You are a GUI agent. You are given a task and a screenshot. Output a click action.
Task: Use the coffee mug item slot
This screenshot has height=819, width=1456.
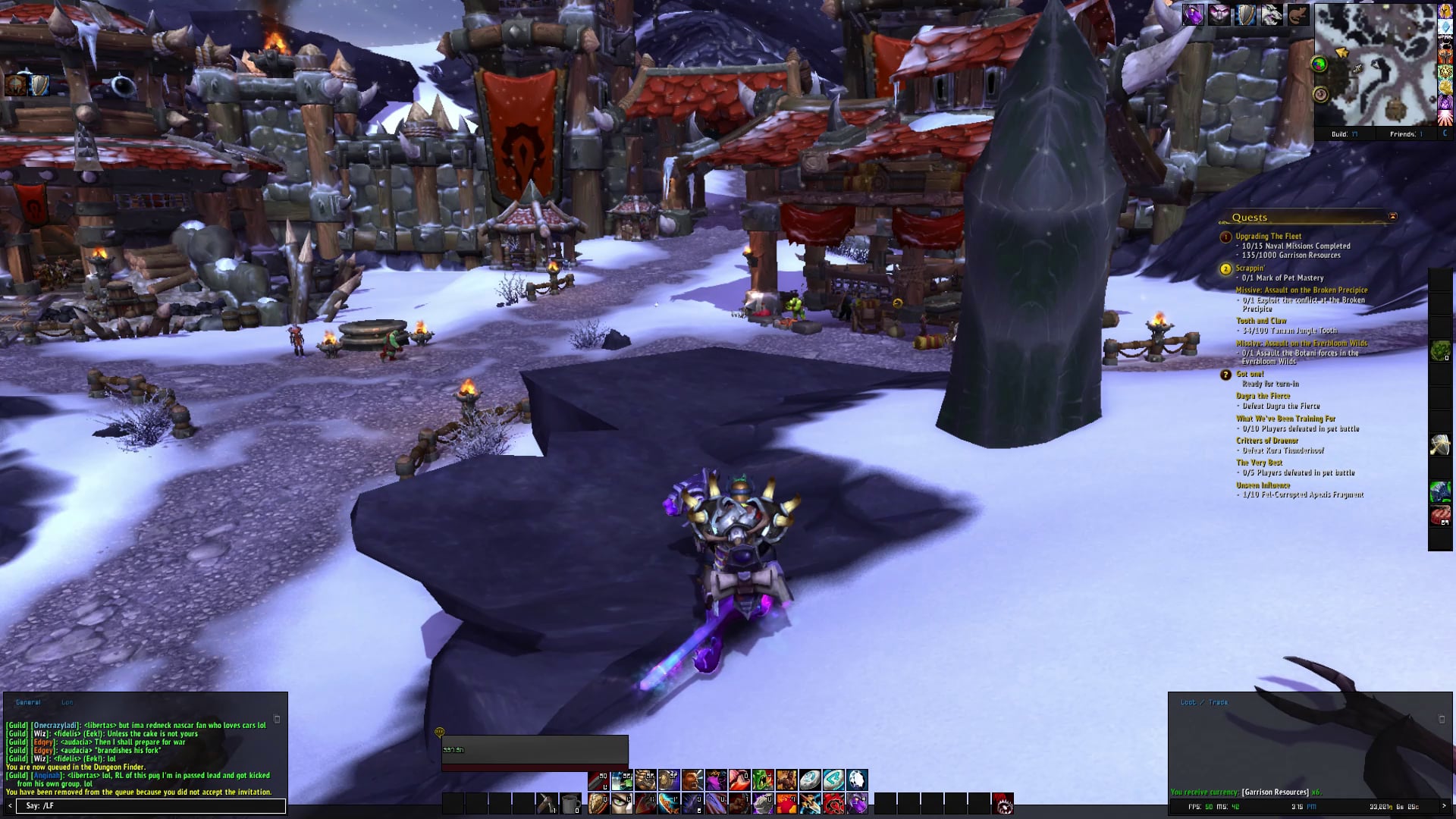click(570, 803)
